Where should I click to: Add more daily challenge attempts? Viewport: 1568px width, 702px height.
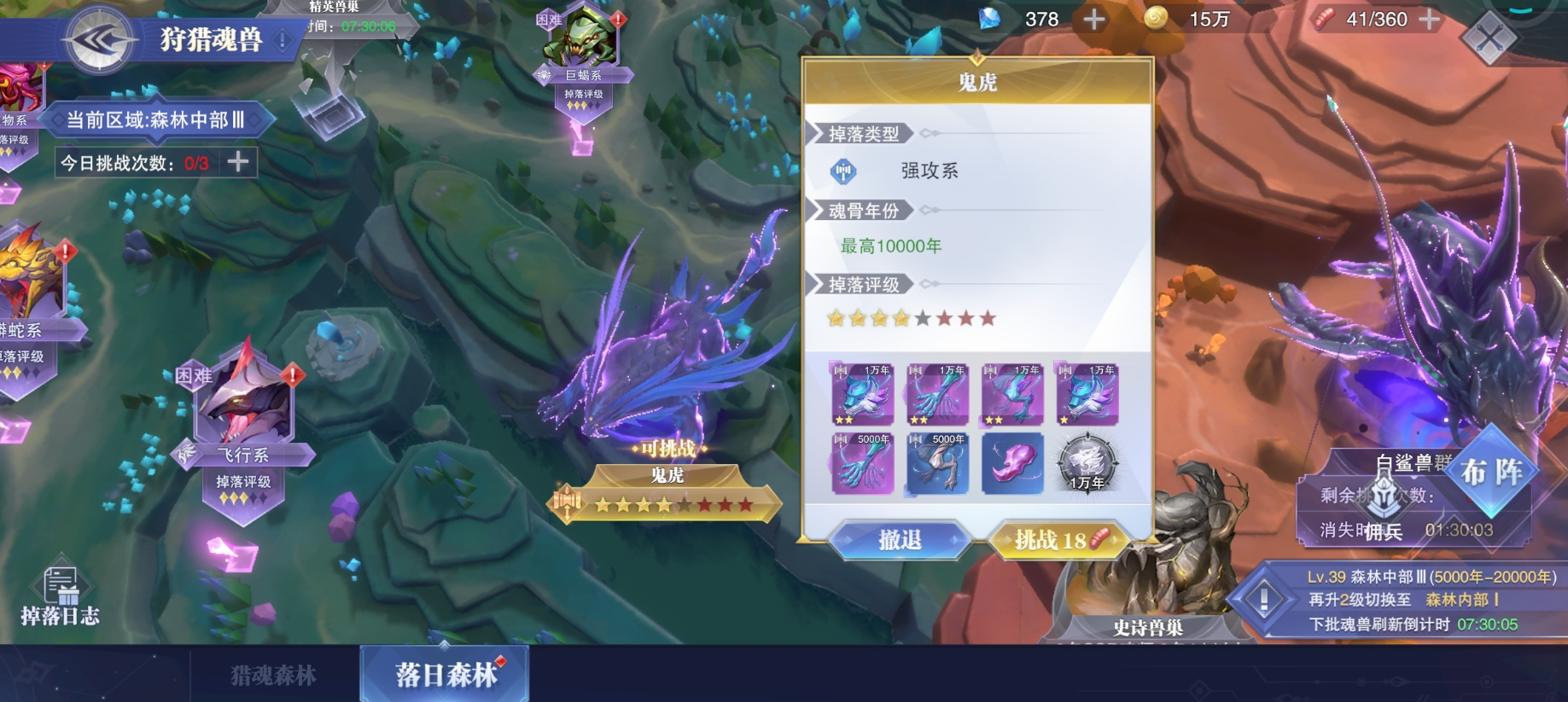238,162
